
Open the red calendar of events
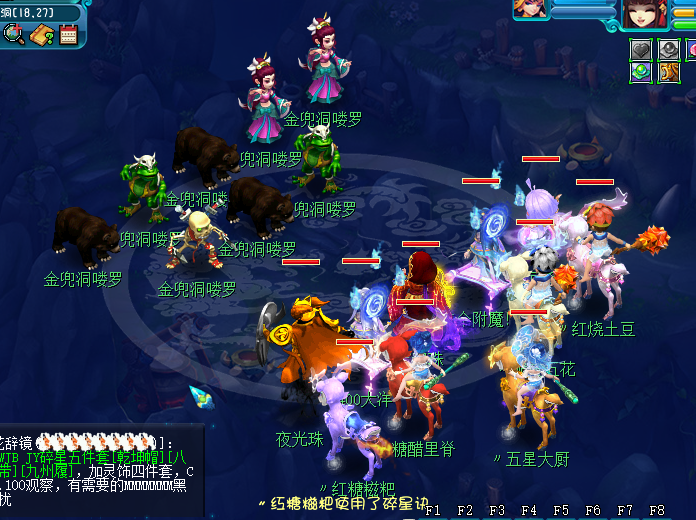pos(68,35)
